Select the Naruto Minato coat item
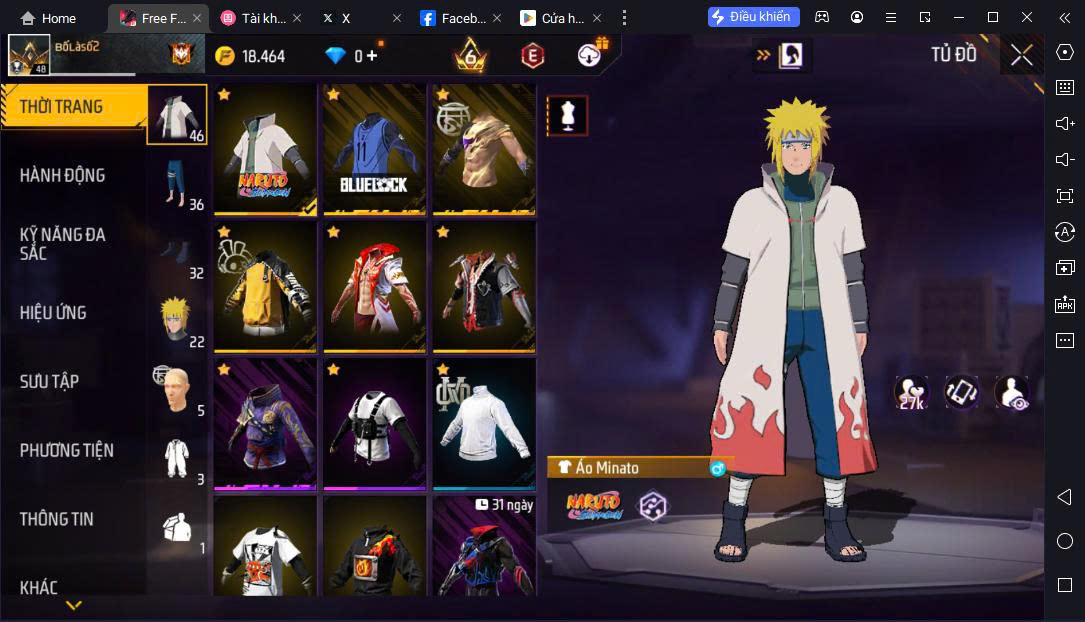Screen dimensions: 1085x622 (x=265, y=149)
